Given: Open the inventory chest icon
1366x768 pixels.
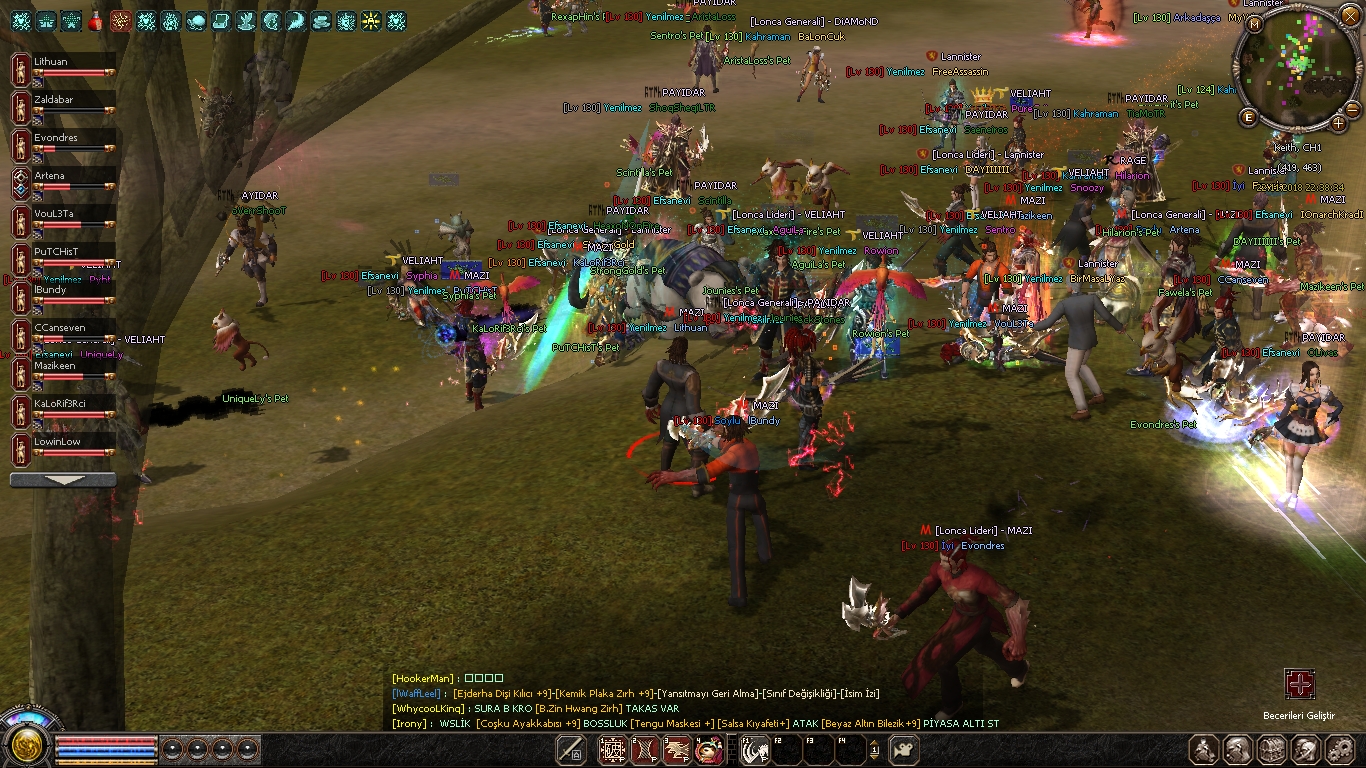Looking at the screenshot, I should 1271,749.
